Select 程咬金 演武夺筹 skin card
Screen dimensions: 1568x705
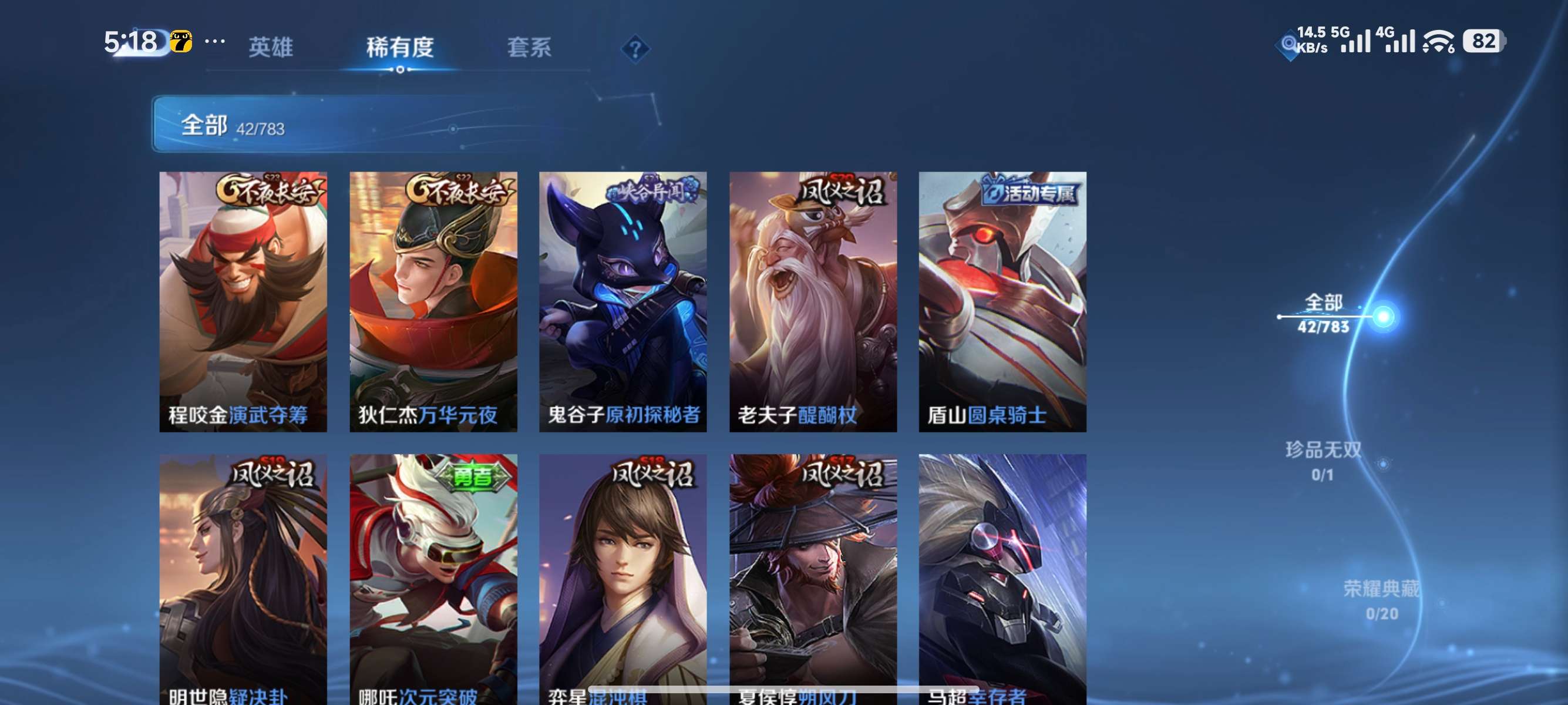click(x=243, y=301)
